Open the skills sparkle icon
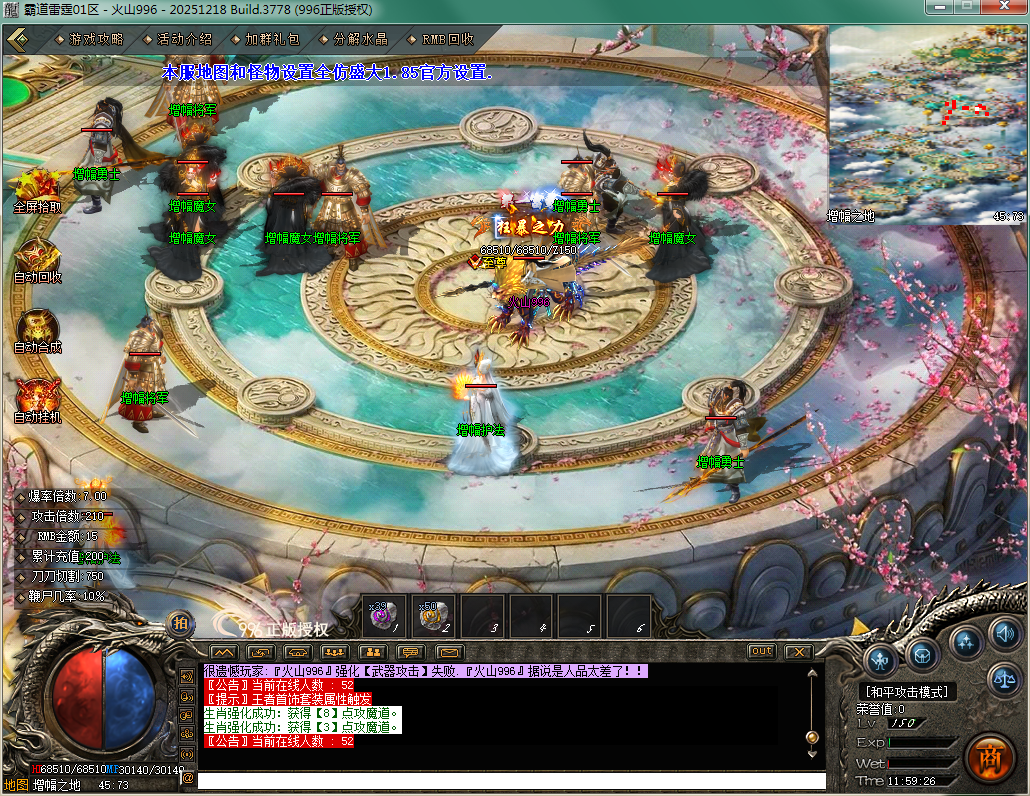Image resolution: width=1030 pixels, height=796 pixels. 965,640
